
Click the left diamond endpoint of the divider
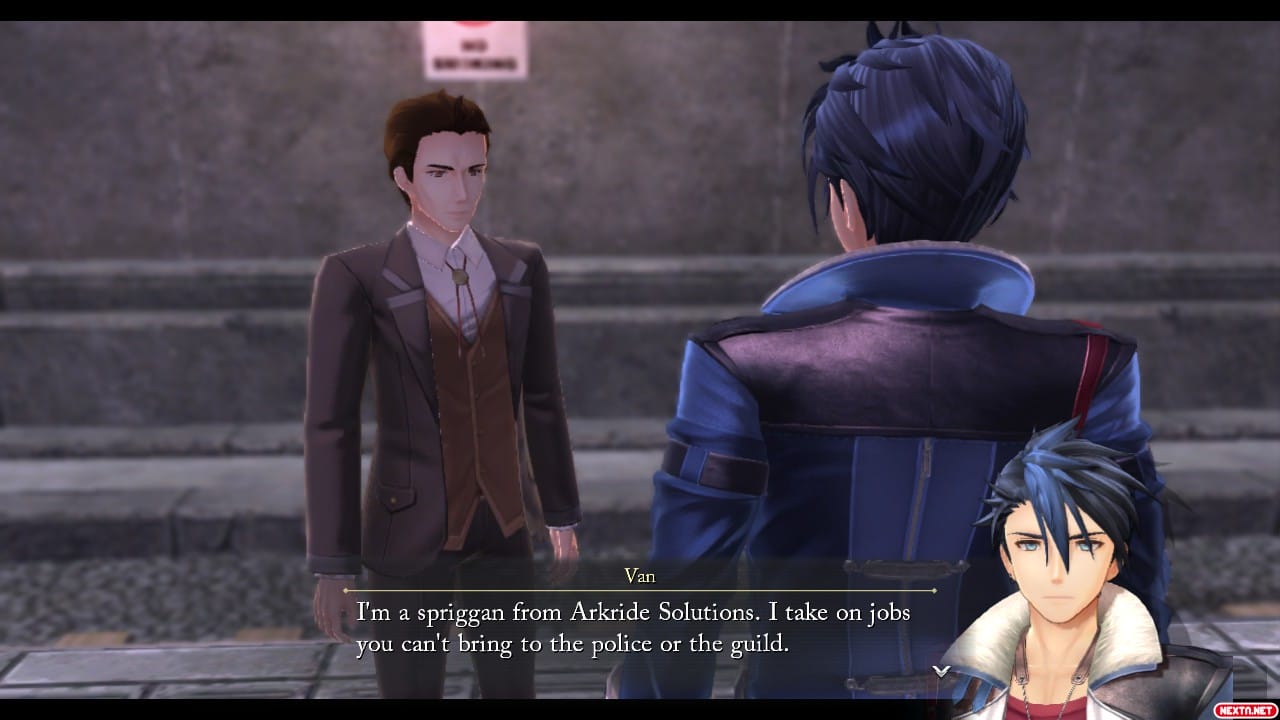[346, 589]
